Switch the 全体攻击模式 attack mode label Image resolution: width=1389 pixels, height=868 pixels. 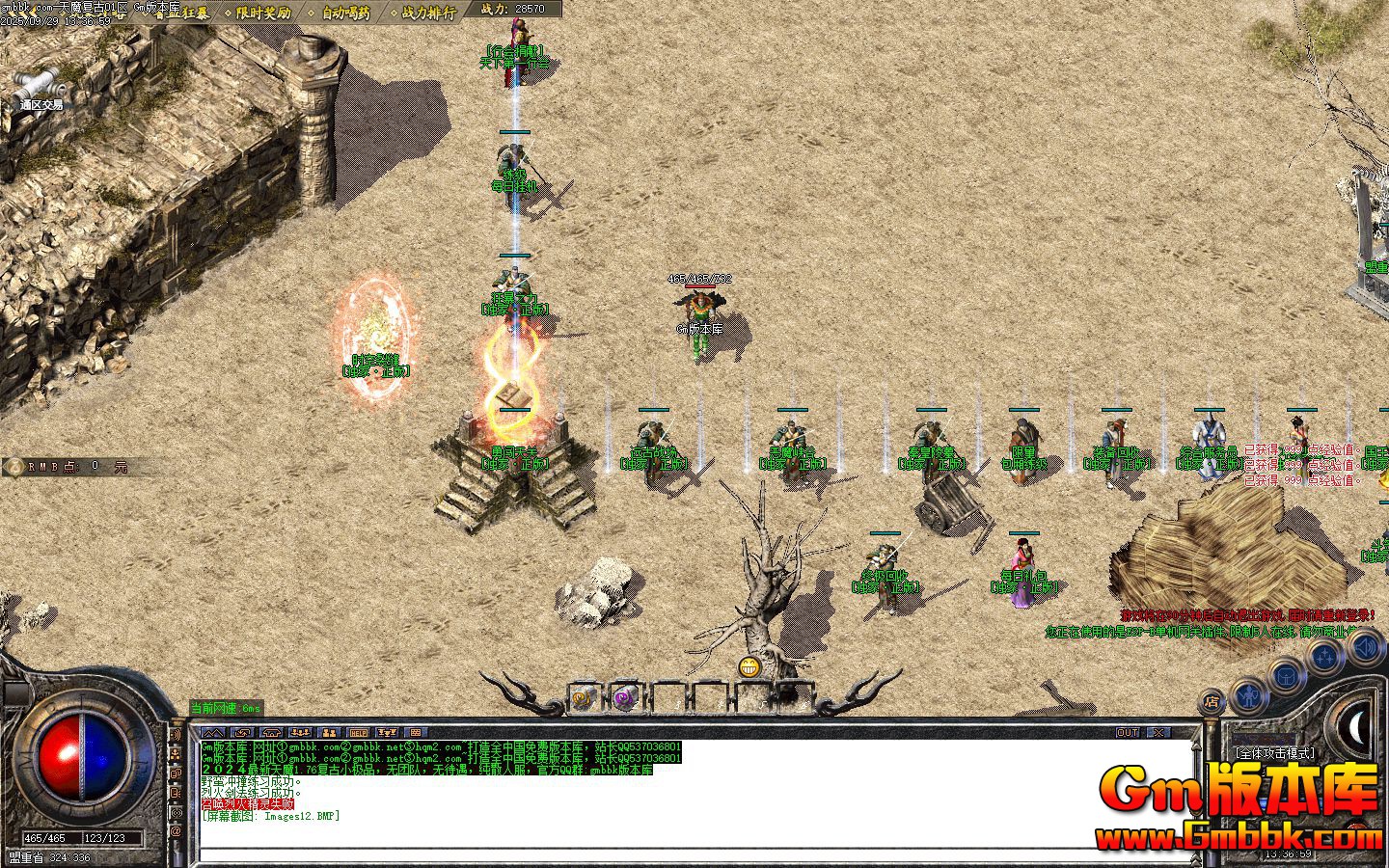[1274, 753]
